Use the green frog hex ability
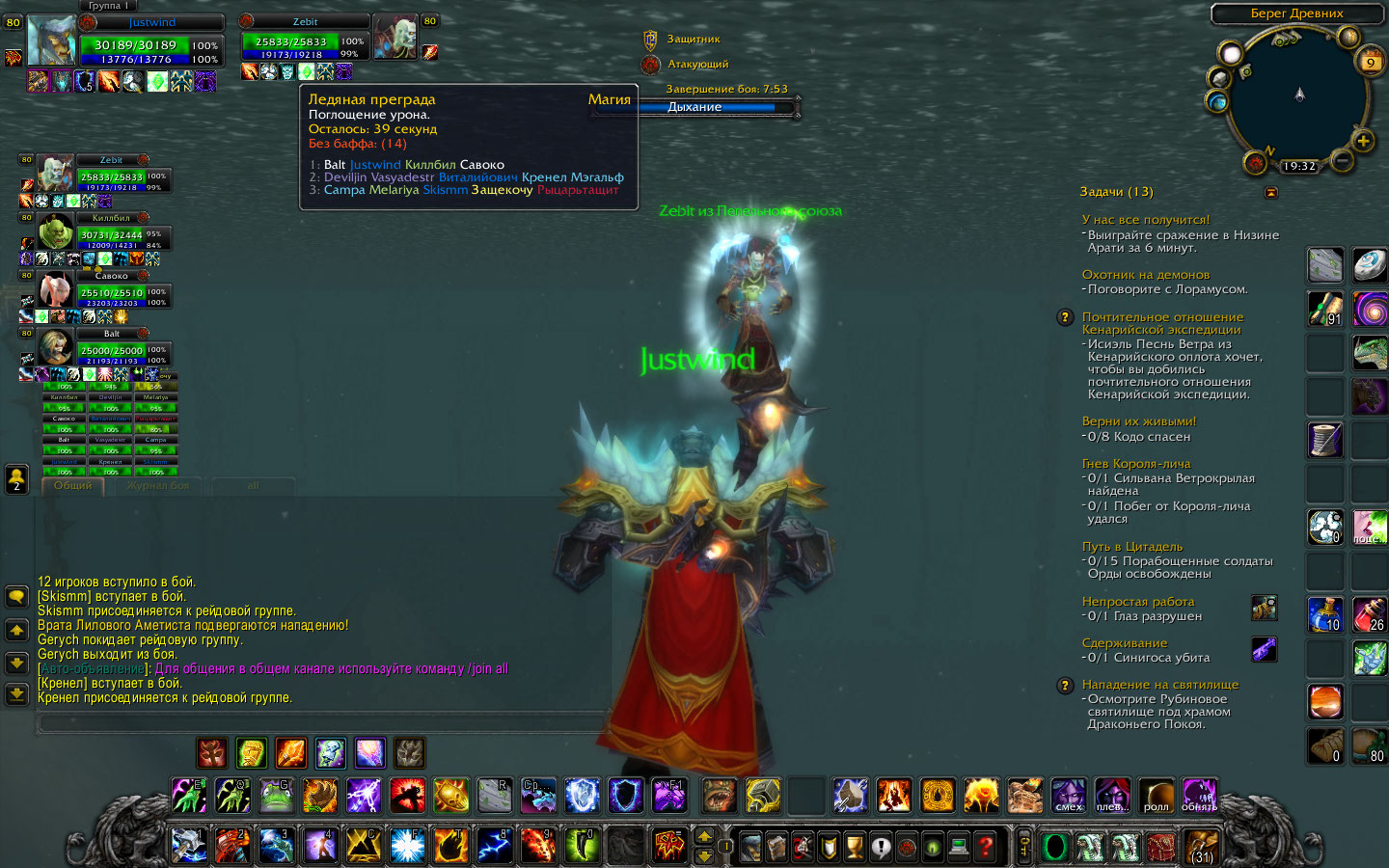Screen dimensions: 1389x868 pyautogui.click(x=276, y=796)
